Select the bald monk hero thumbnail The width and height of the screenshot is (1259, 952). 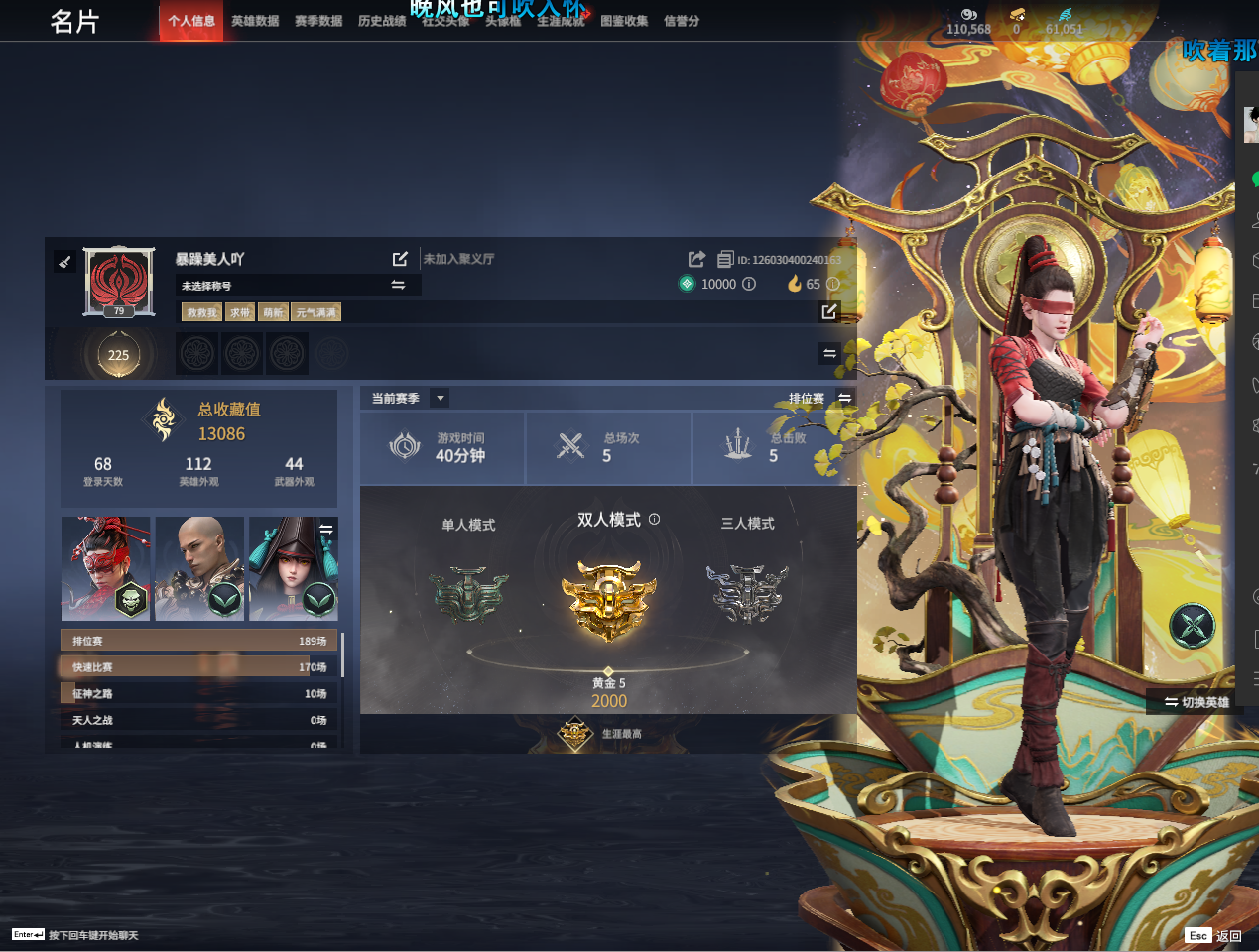tap(199, 568)
